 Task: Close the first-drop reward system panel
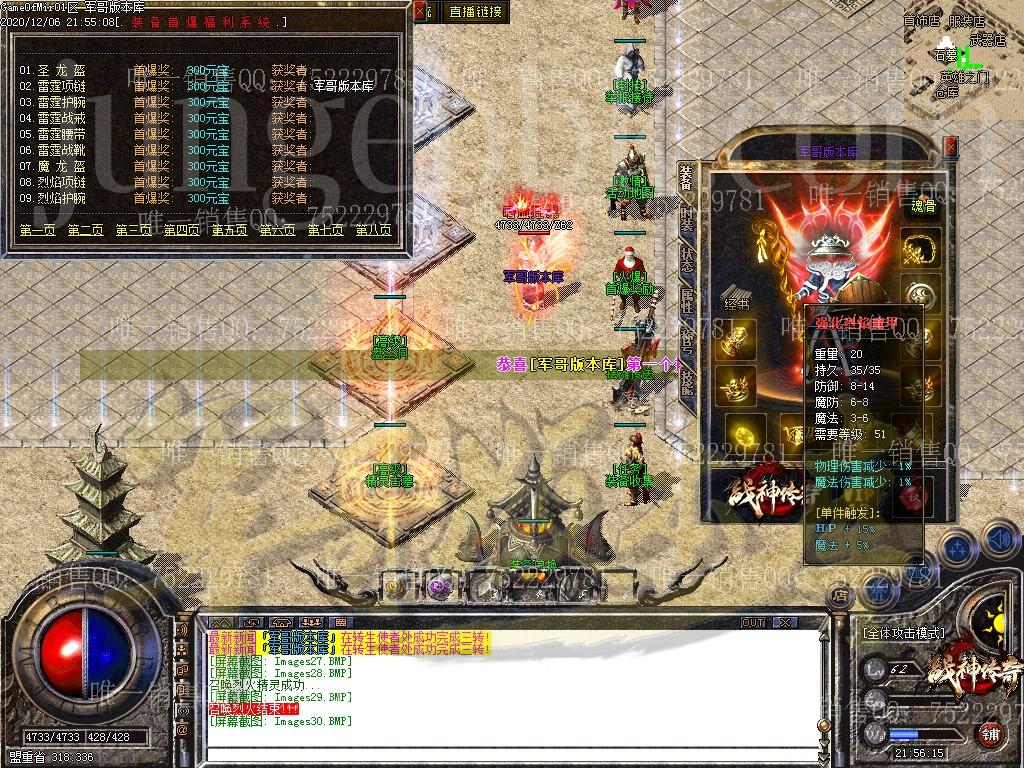coord(421,12)
